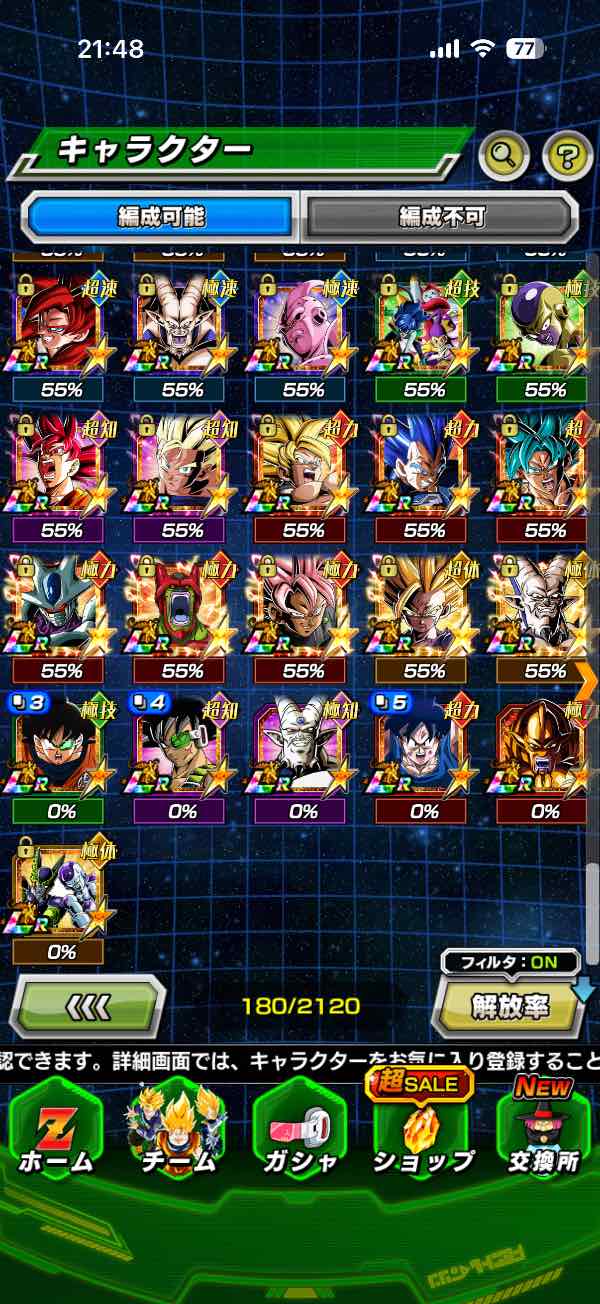Toggle the 解放率 sort button

point(510,1006)
